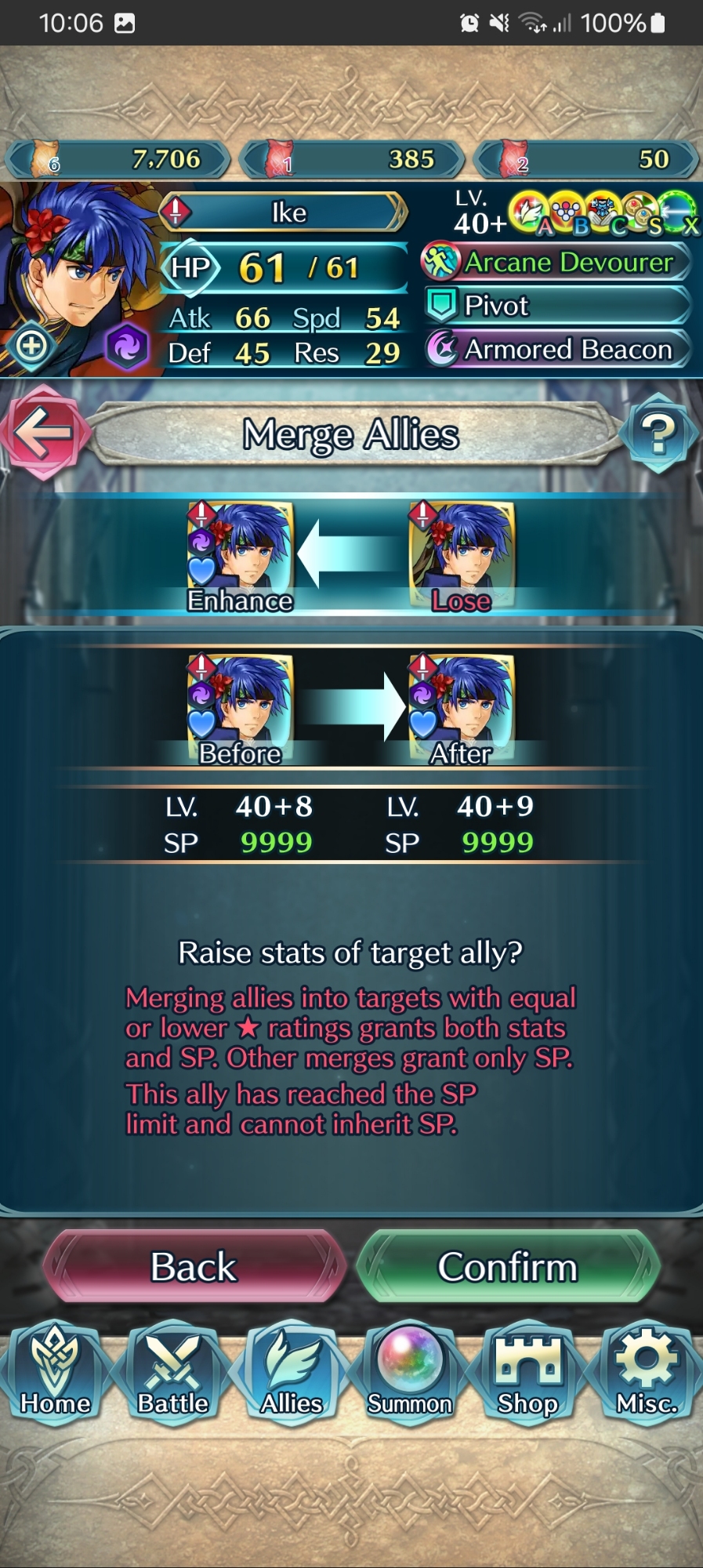Open the Summon screen

click(x=410, y=1374)
